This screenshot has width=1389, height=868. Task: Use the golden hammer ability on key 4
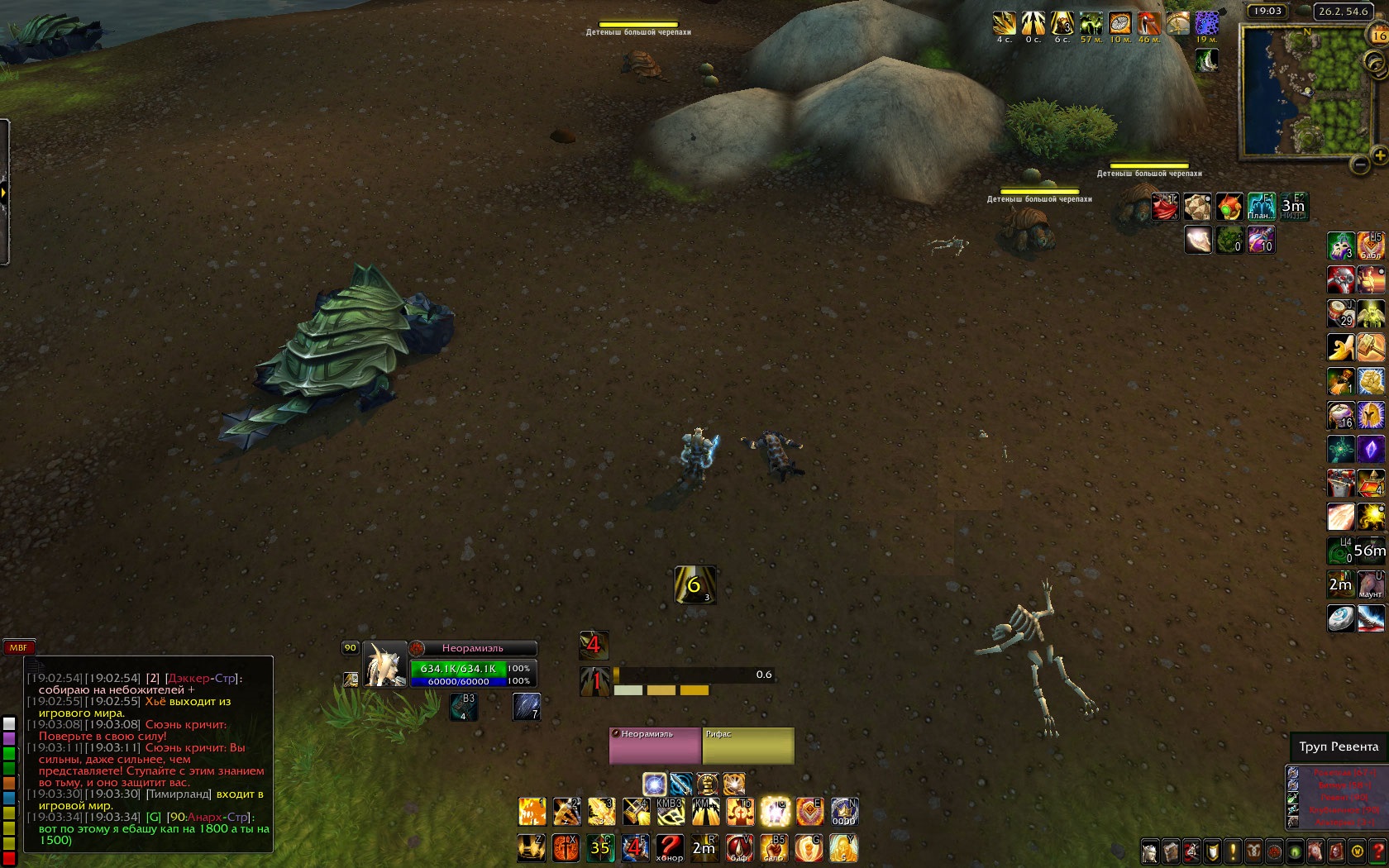click(636, 812)
